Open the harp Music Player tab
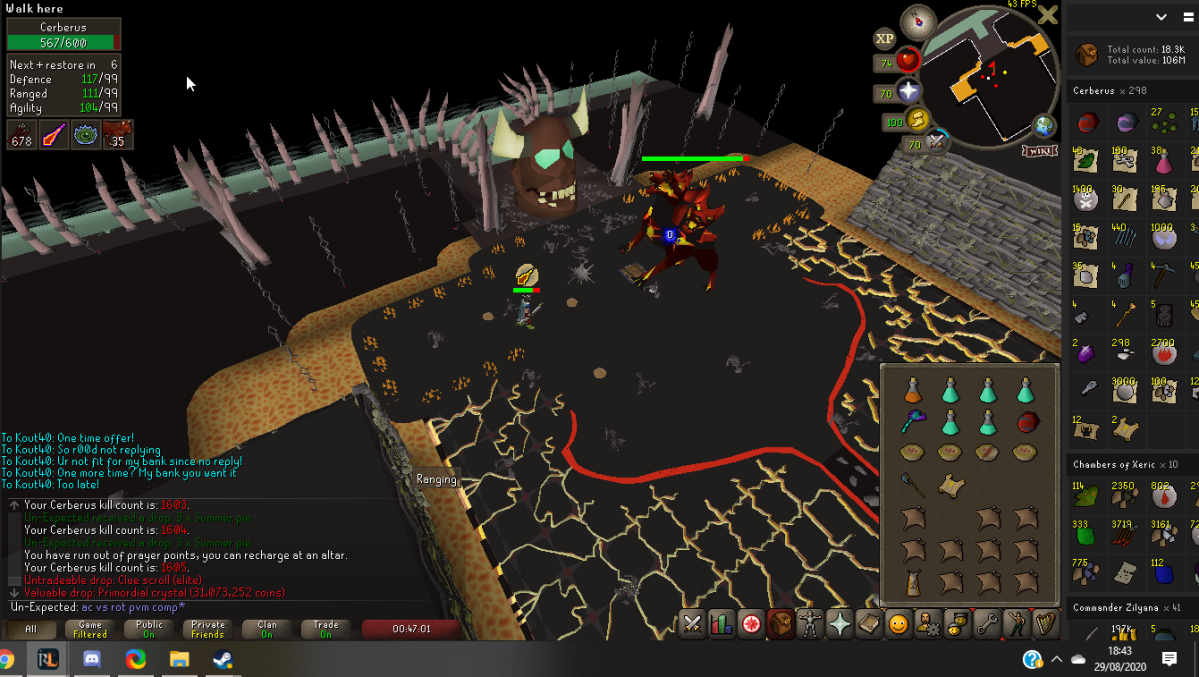This screenshot has width=1199, height=677. tap(1046, 624)
